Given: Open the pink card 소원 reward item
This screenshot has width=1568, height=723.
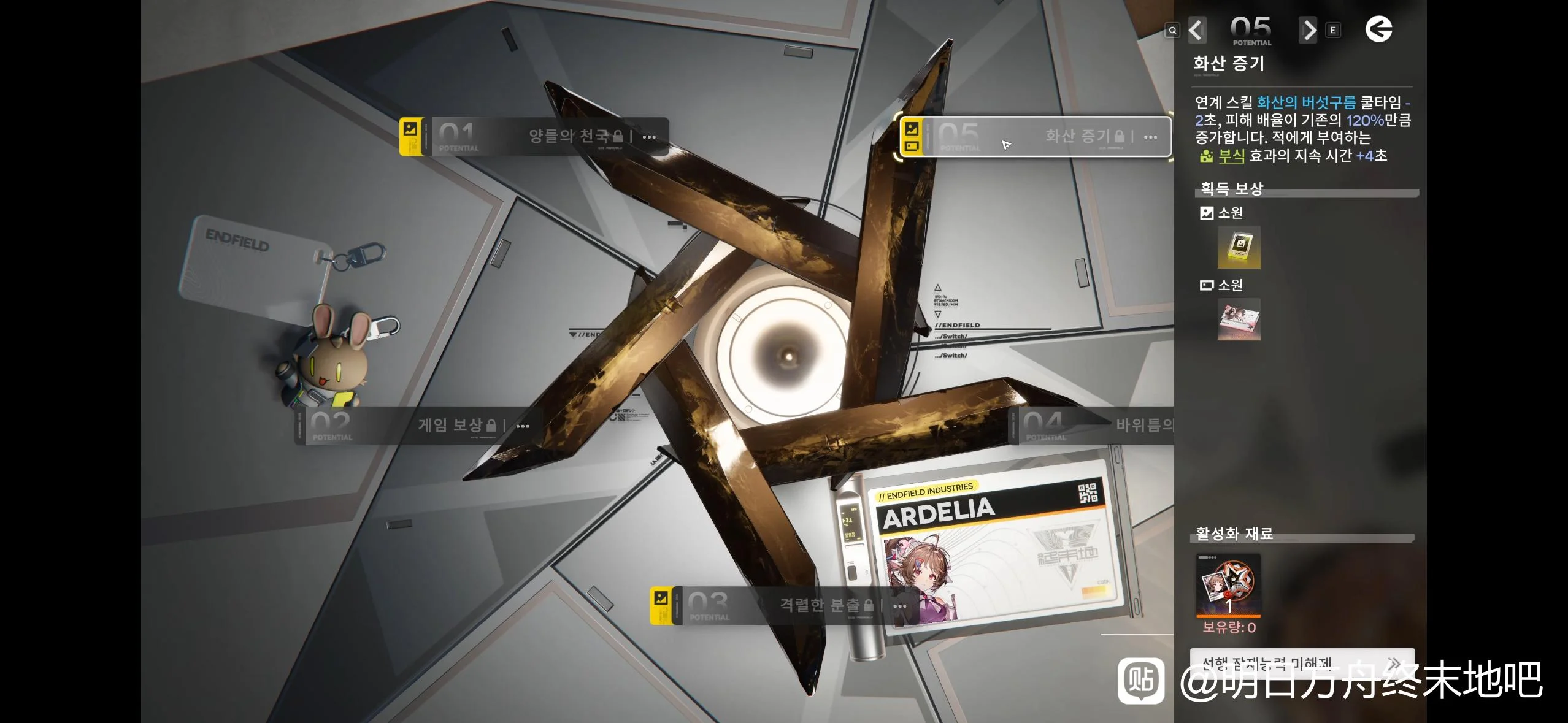Looking at the screenshot, I should [x=1239, y=319].
